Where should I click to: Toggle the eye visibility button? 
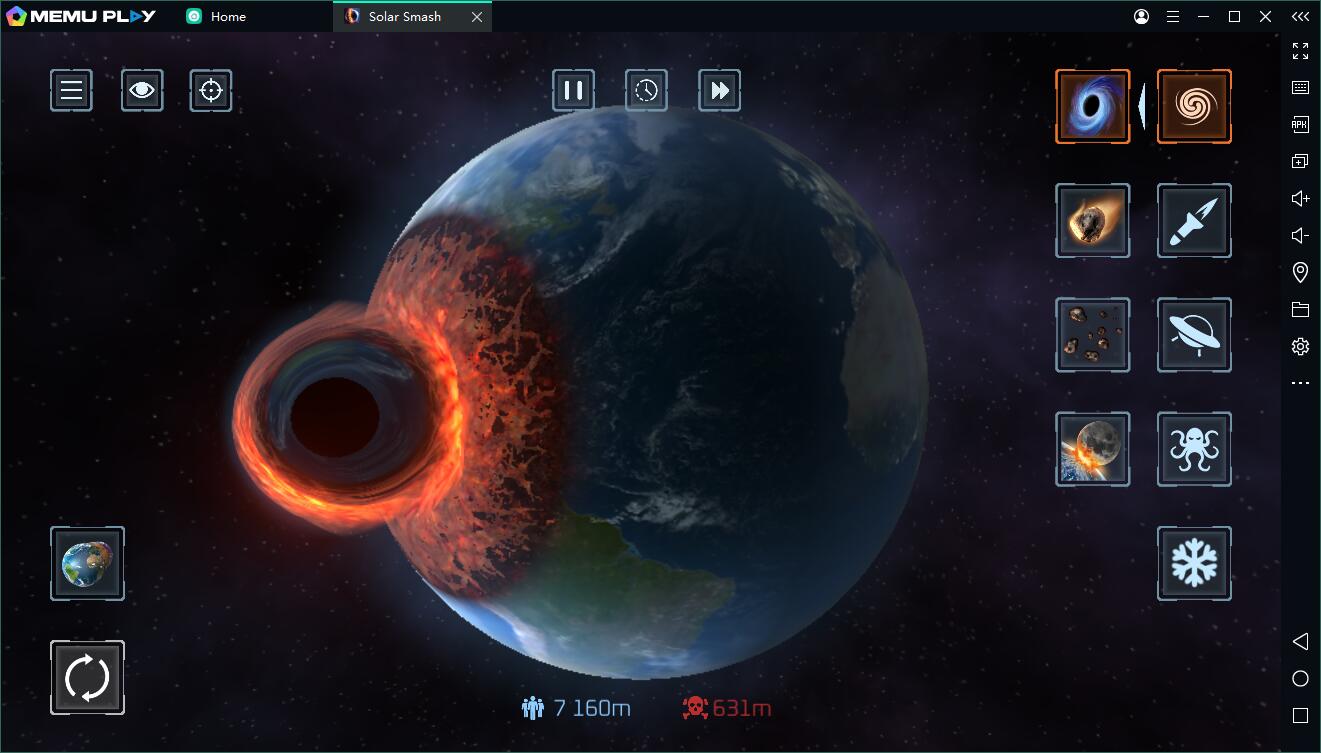click(x=142, y=90)
